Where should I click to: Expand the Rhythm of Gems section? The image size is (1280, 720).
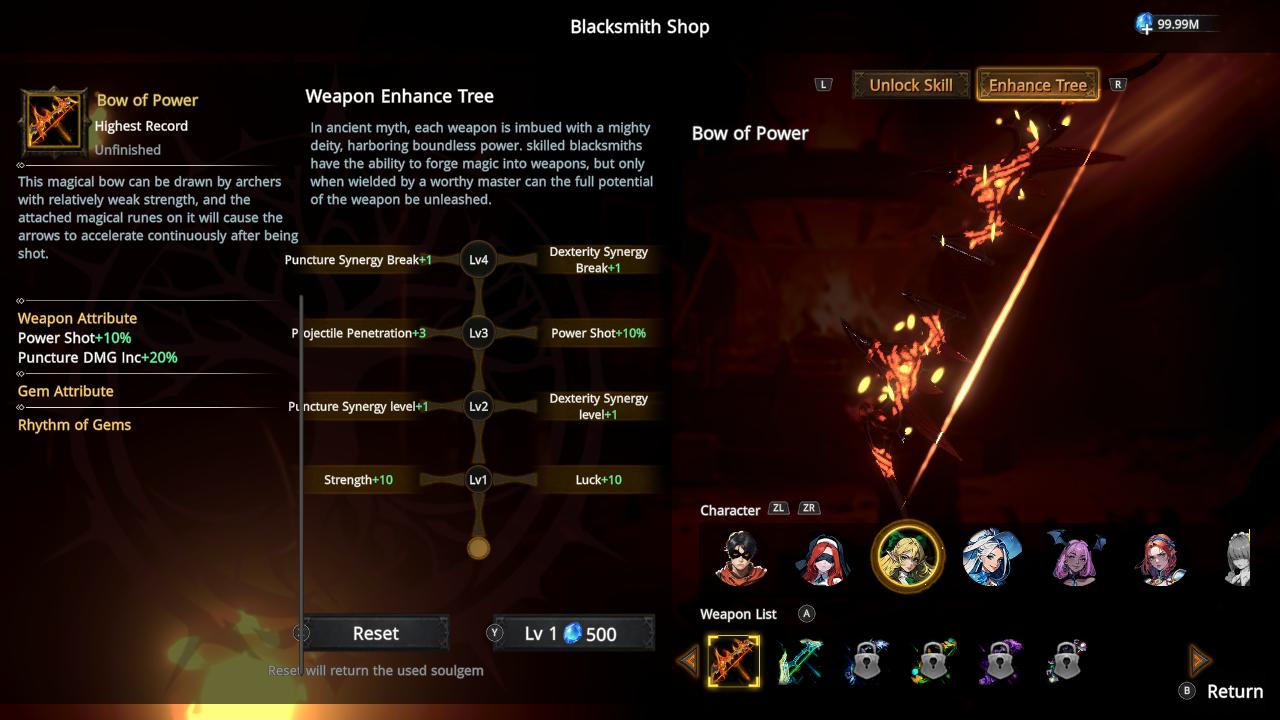click(x=74, y=424)
